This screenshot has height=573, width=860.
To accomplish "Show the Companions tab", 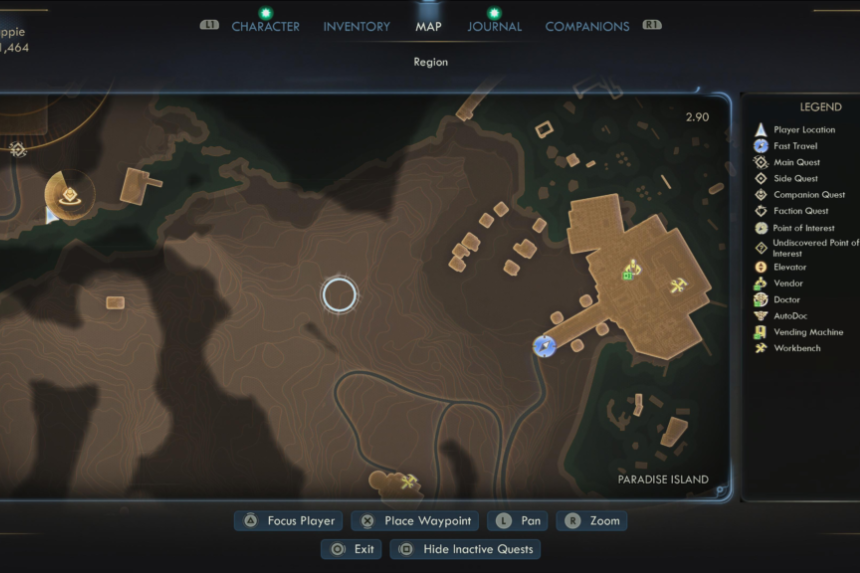I will [587, 26].
